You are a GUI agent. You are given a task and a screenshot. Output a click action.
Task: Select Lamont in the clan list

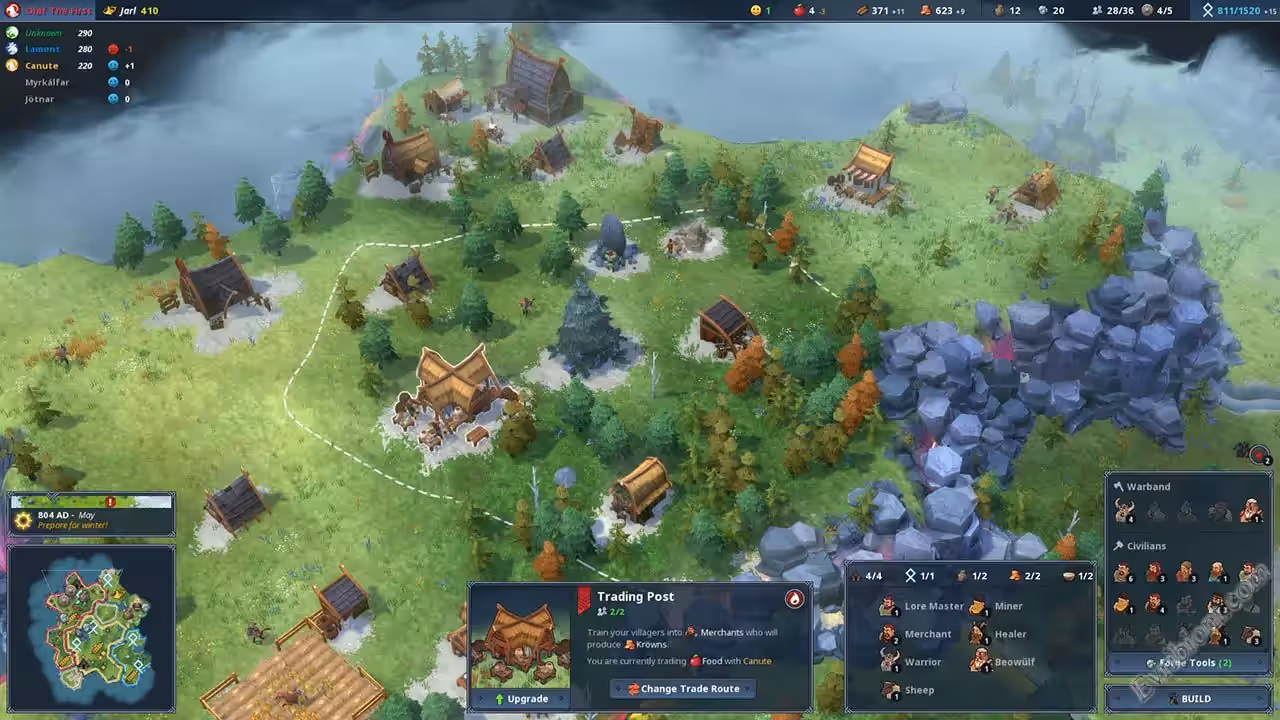tap(42, 48)
